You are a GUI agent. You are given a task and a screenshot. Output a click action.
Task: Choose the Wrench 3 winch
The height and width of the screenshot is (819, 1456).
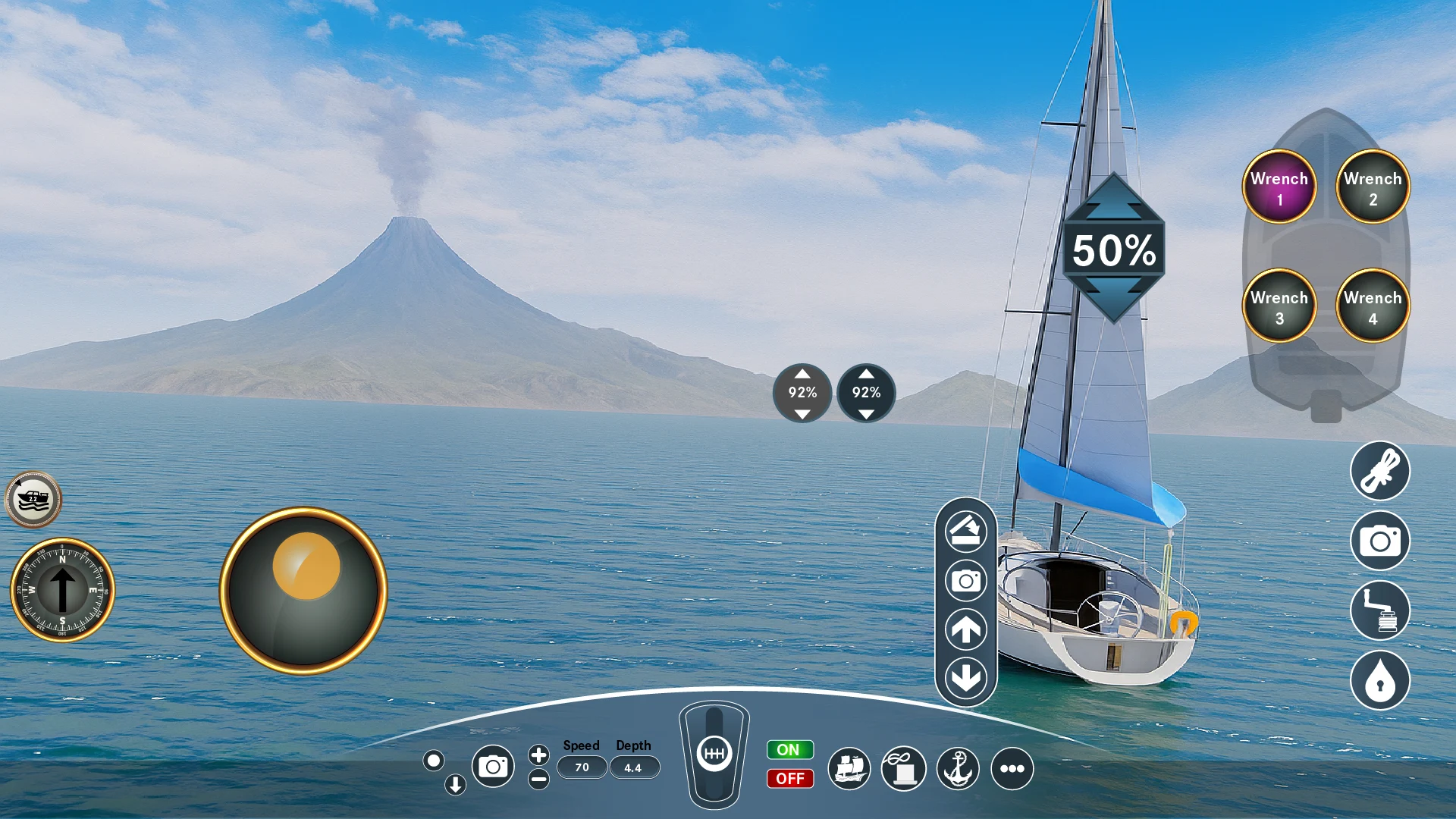coord(1279,306)
